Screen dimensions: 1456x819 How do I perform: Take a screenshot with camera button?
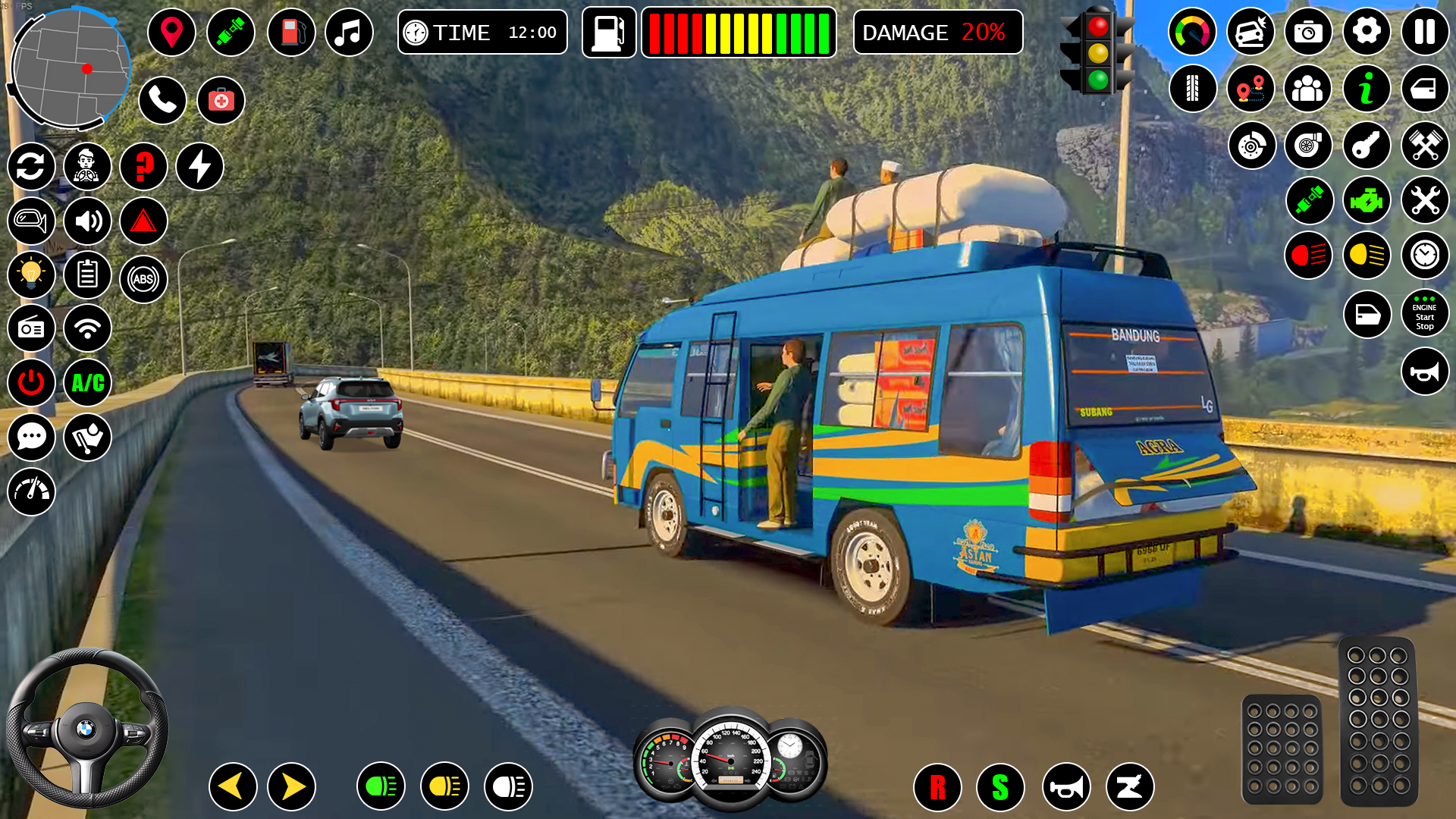point(1308,32)
